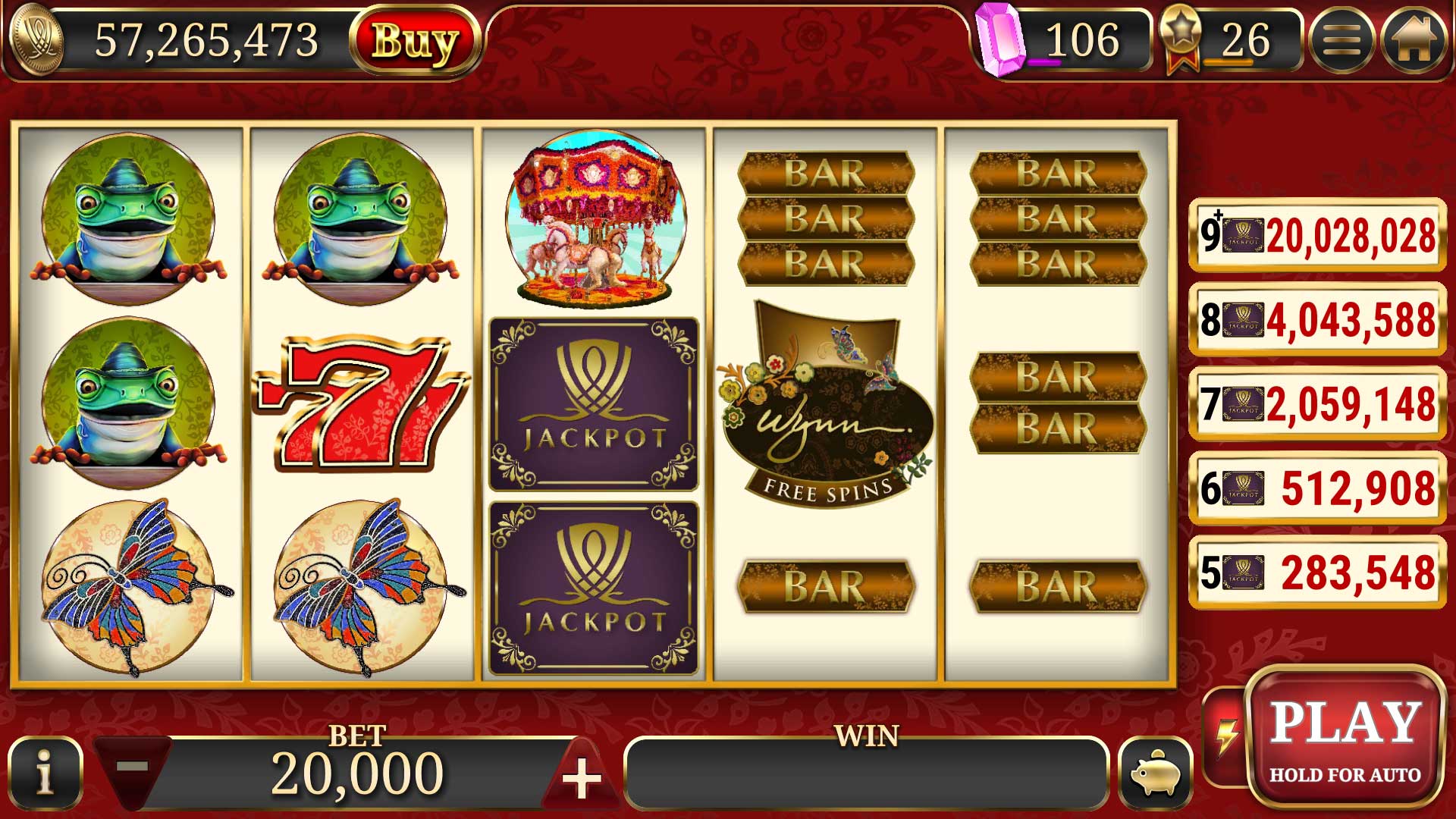This screenshot has width=1456, height=819.
Task: View the 9-jackpot prize of 20,028,028
Action: (1318, 235)
